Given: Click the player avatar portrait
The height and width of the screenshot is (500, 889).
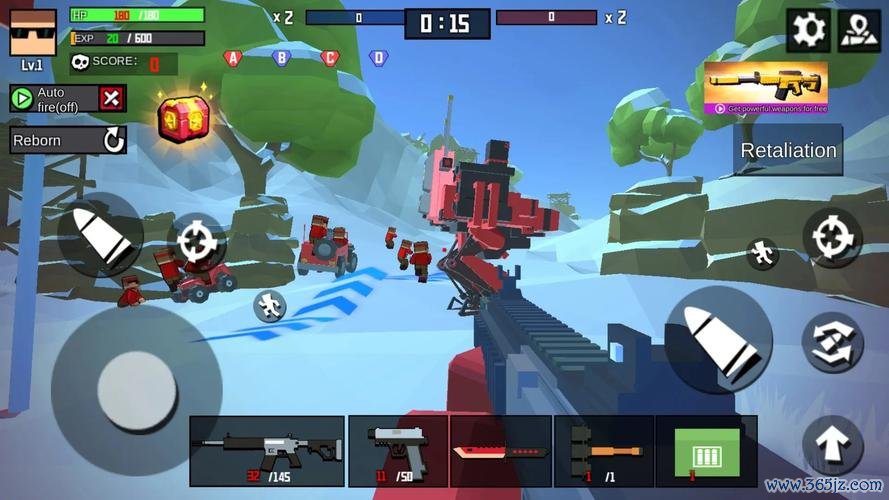Looking at the screenshot, I should (x=33, y=33).
